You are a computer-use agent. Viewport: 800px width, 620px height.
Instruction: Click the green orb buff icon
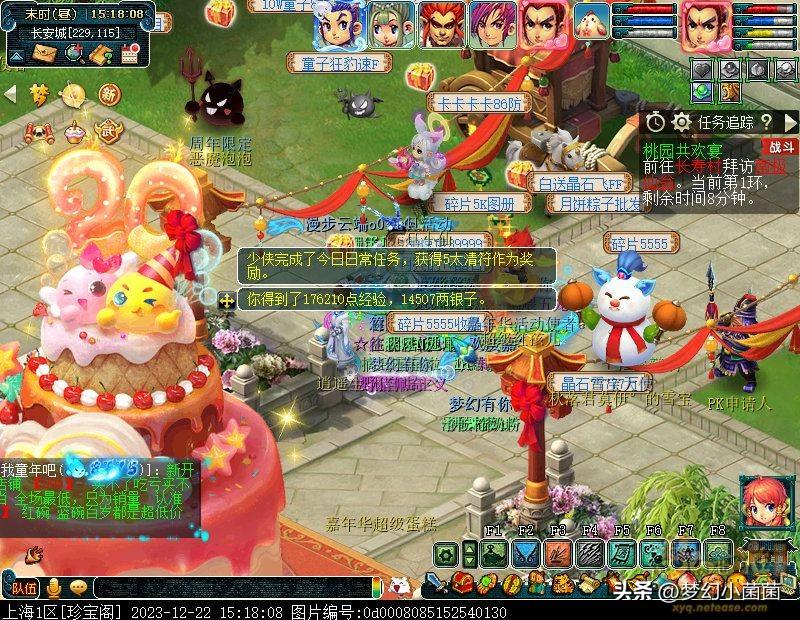(704, 92)
